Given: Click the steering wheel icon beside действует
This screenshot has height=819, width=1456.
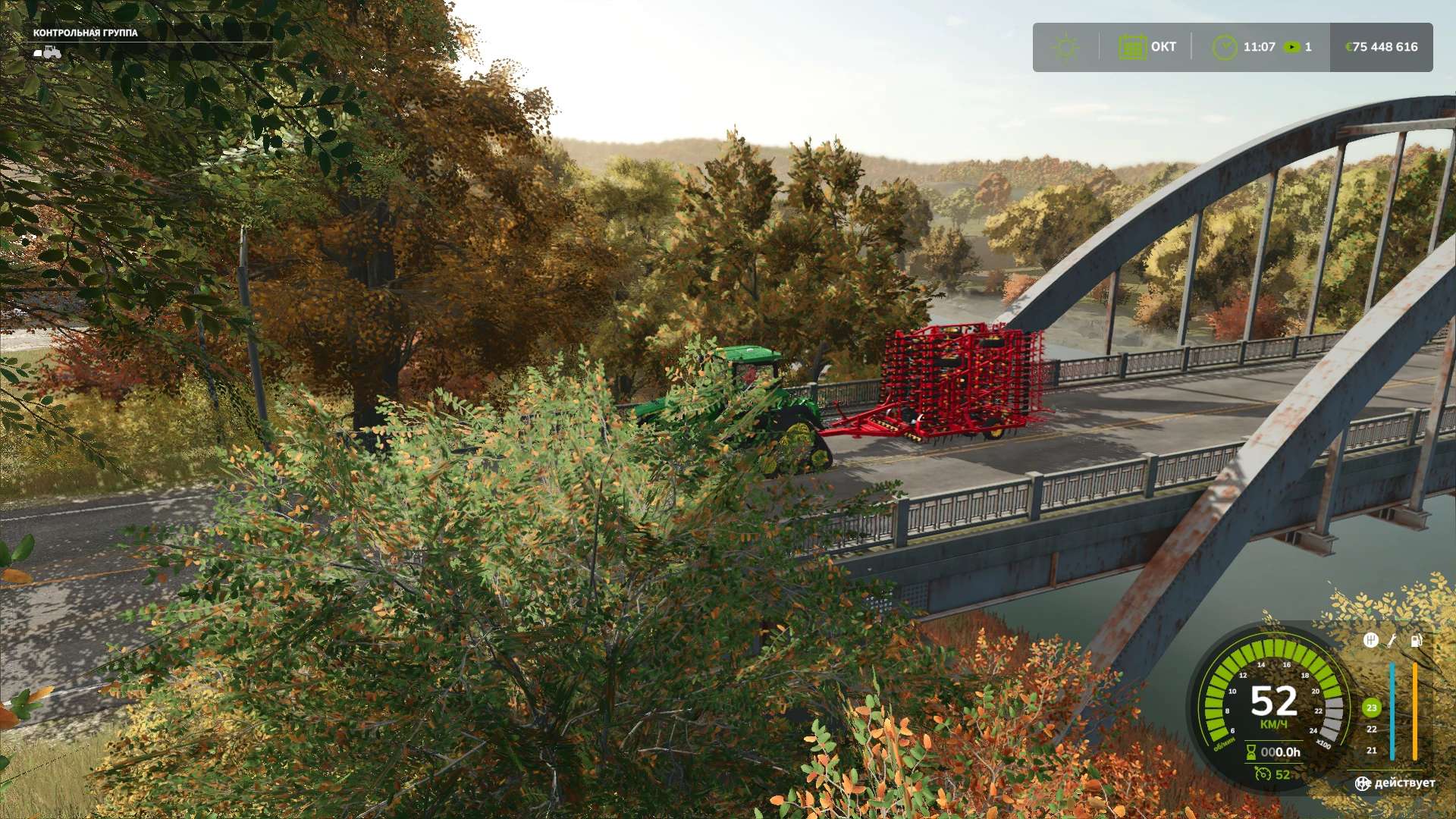Looking at the screenshot, I should point(1363,783).
